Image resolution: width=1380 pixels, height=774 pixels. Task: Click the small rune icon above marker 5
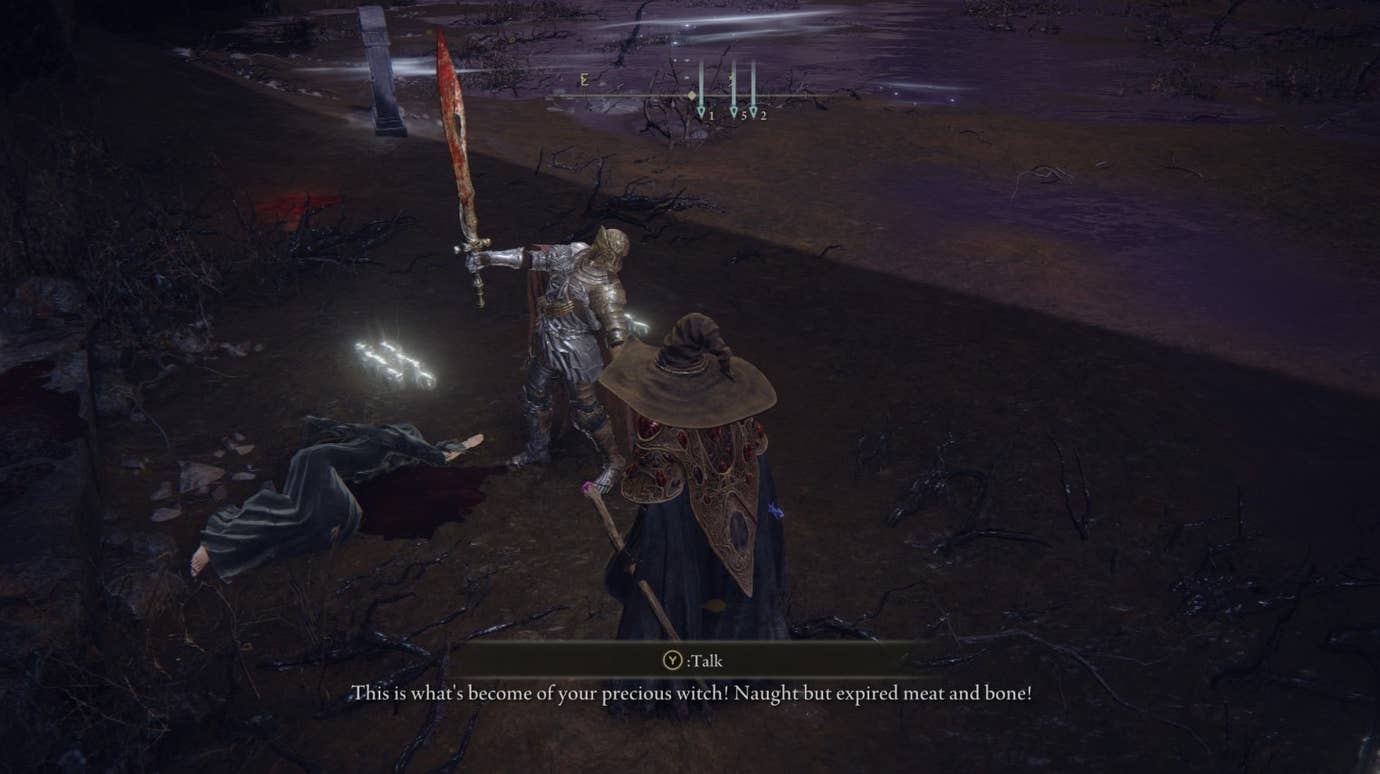(x=731, y=80)
